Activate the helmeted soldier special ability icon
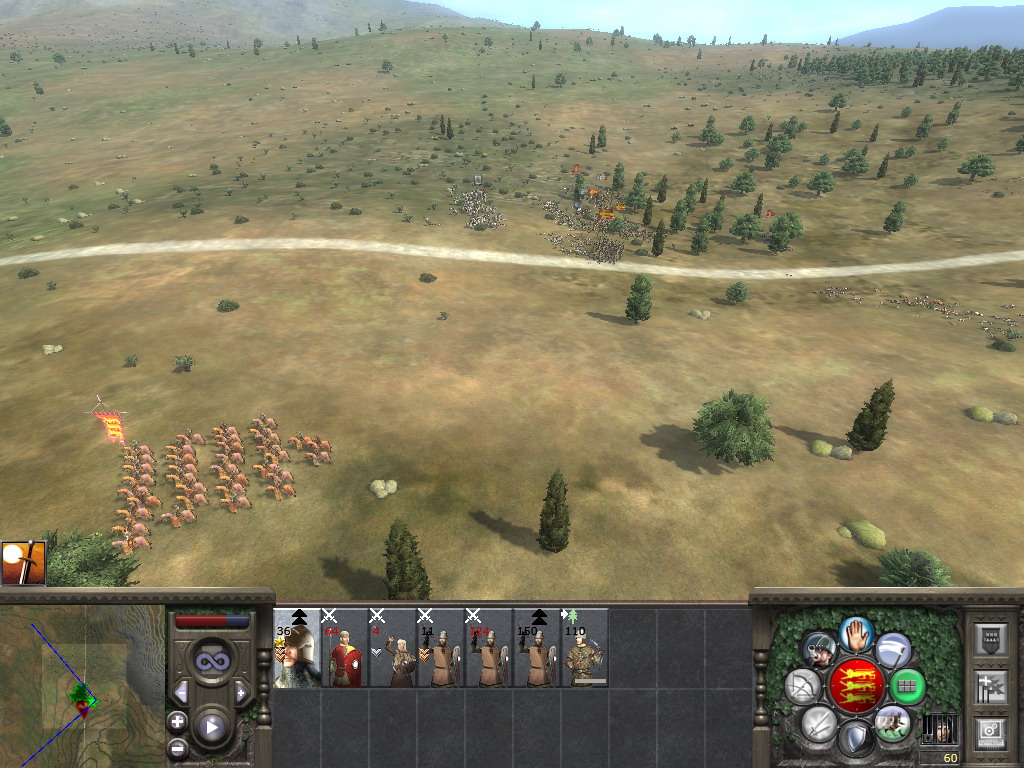The height and width of the screenshot is (768, 1024). pyautogui.click(x=819, y=650)
